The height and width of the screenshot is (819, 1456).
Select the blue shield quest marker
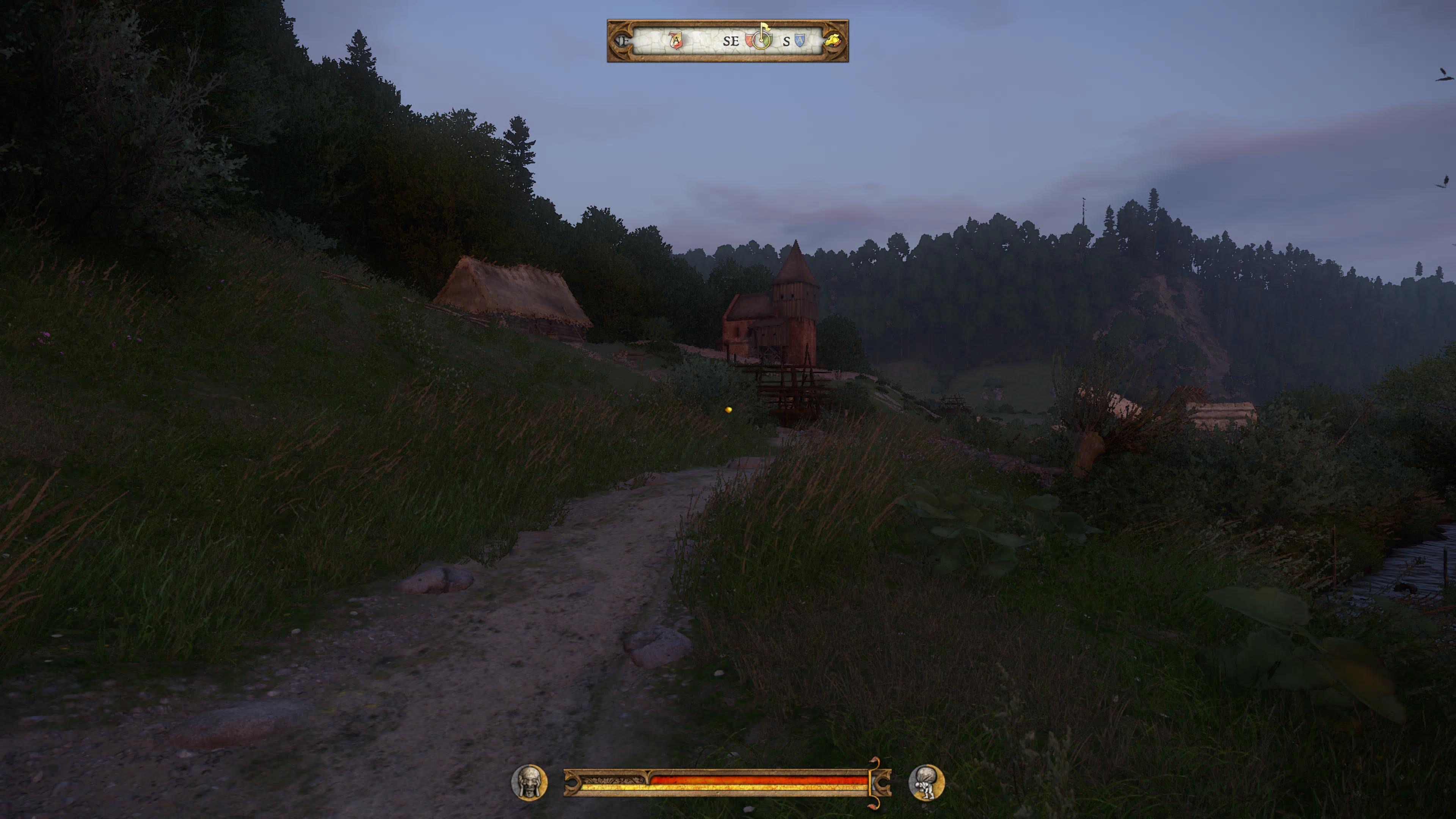point(799,40)
